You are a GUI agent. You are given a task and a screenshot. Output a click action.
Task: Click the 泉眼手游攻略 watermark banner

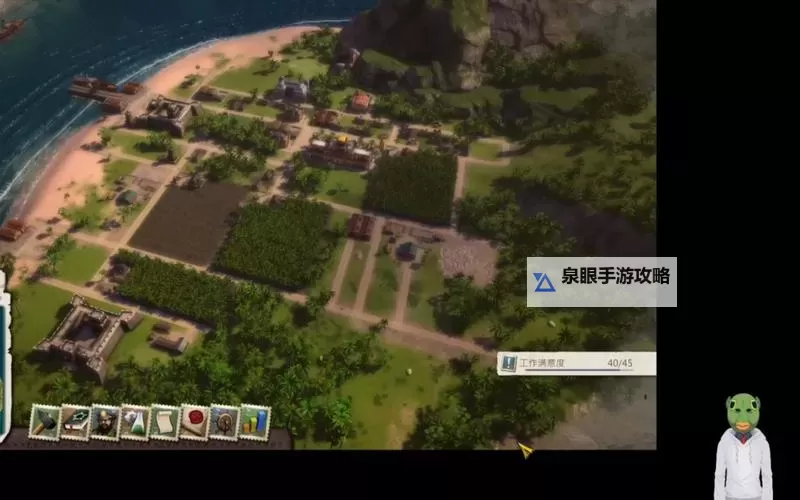[602, 282]
